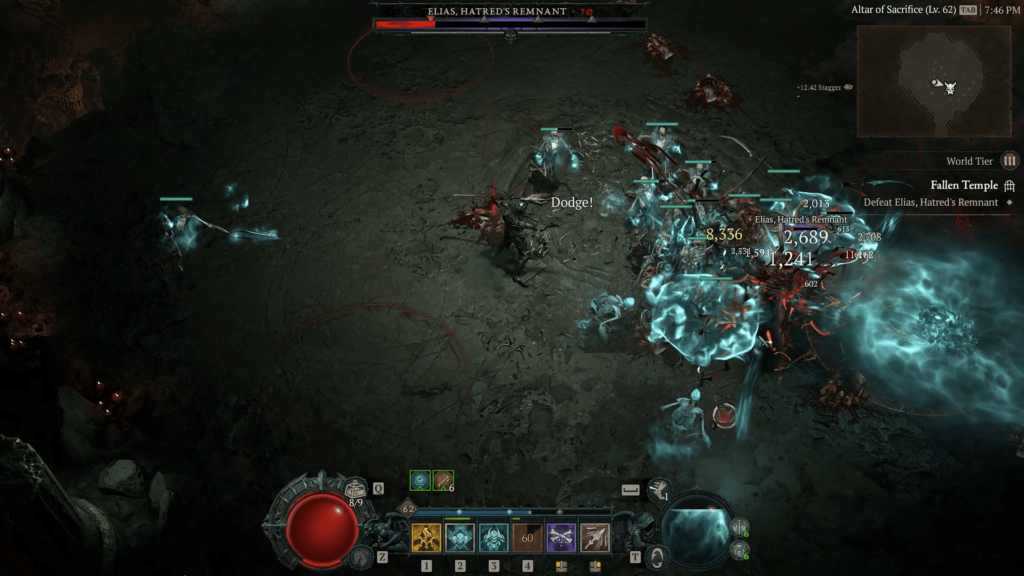Open the World Tier indicator
The height and width of the screenshot is (576, 1024).
pos(1010,161)
